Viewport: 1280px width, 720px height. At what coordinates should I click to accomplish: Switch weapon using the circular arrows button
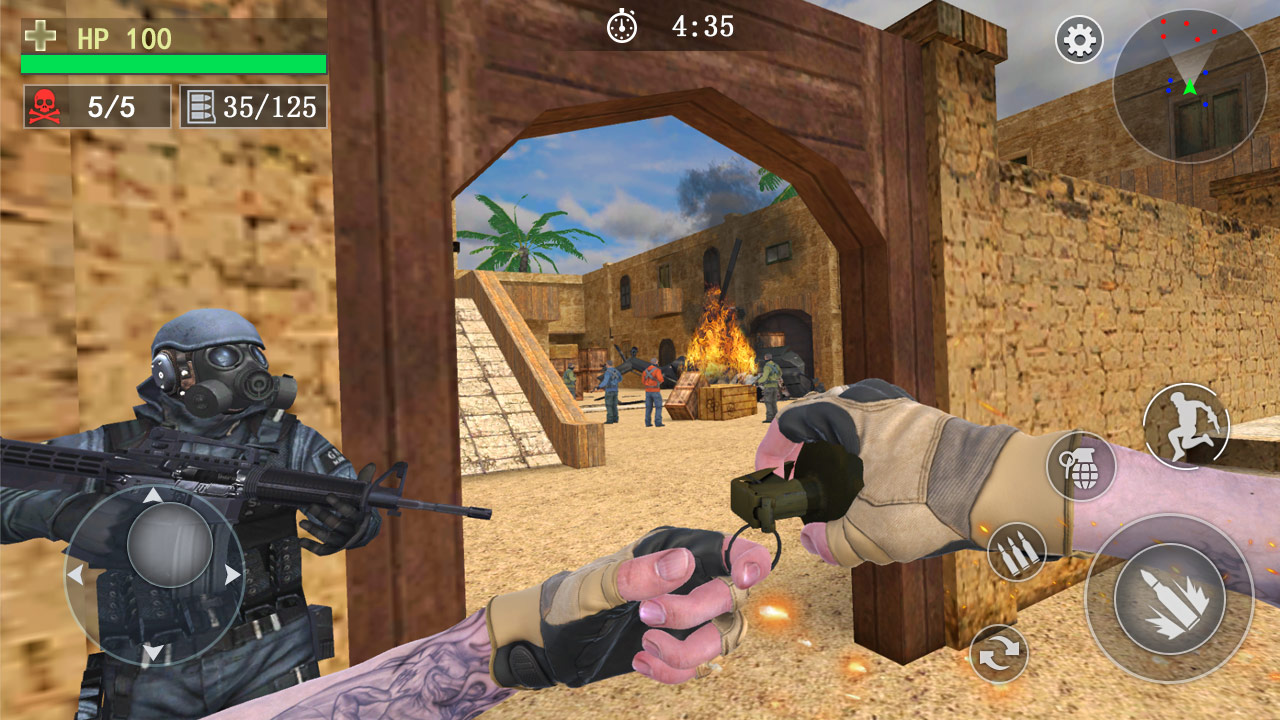pyautogui.click(x=999, y=653)
